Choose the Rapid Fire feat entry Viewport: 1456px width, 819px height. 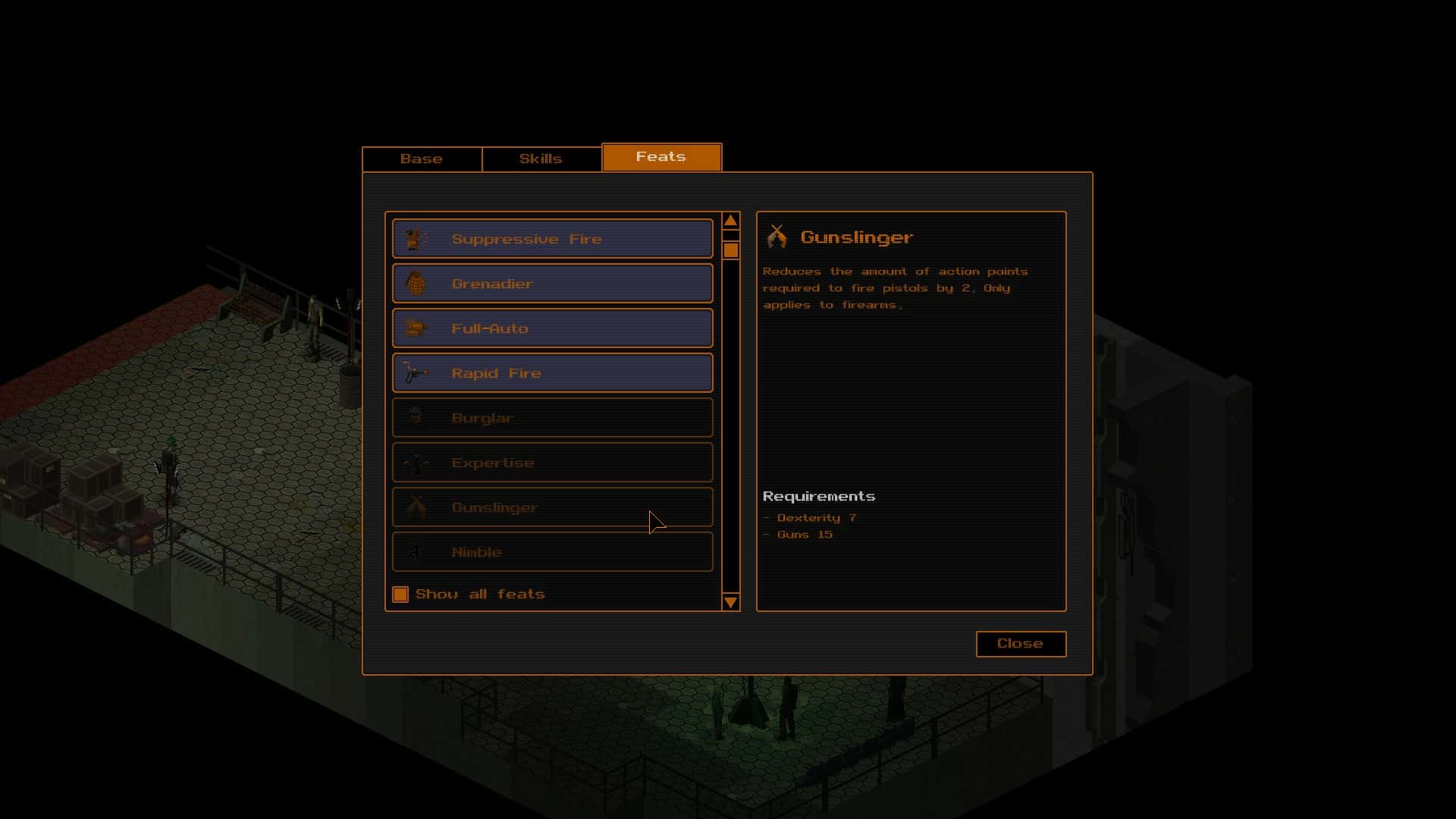pyautogui.click(x=552, y=372)
